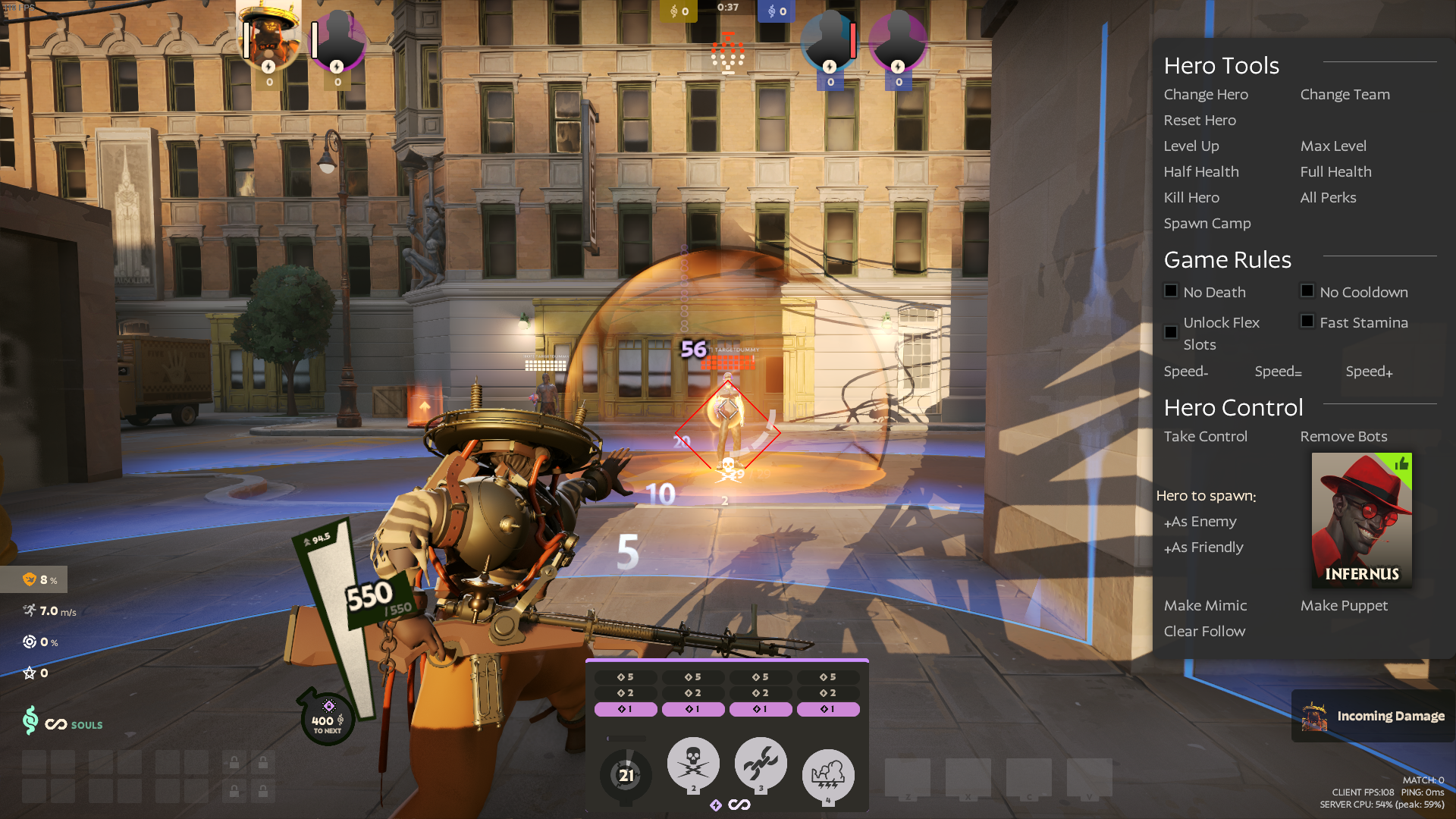Tick the Unlock Flex Slots checkbox
1456x819 pixels.
point(1171,332)
